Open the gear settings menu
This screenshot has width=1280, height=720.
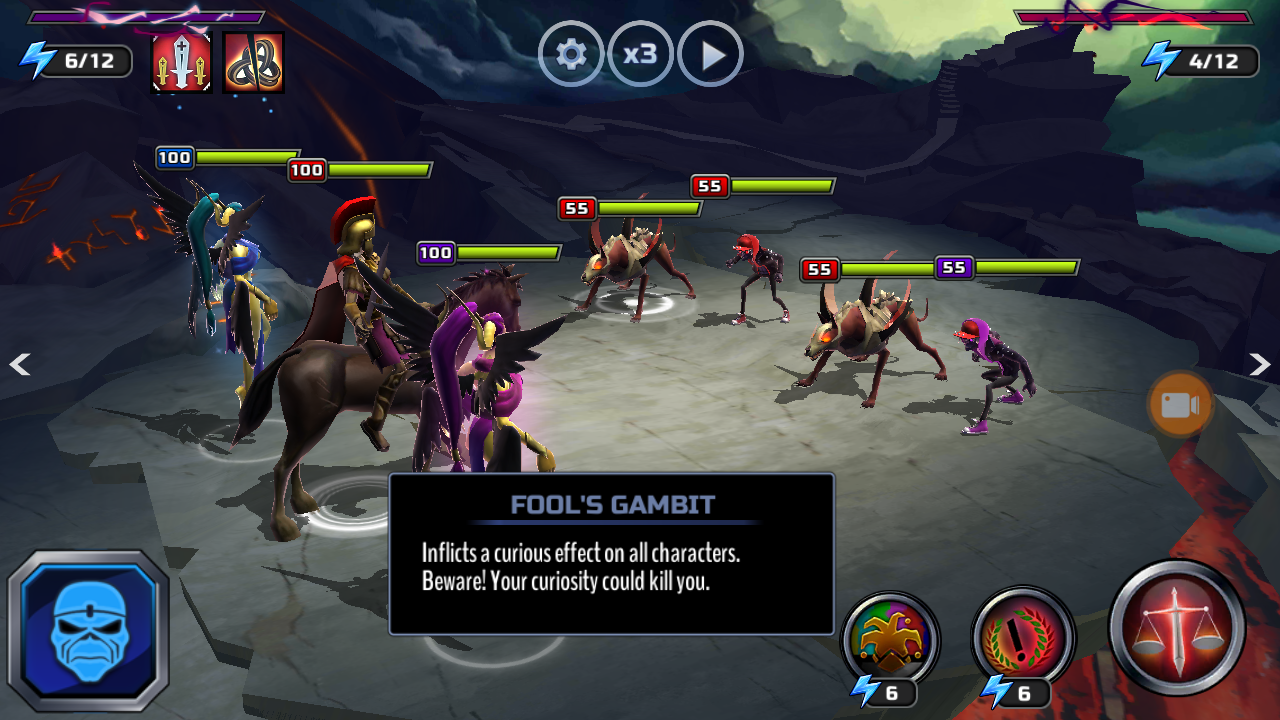click(x=571, y=54)
